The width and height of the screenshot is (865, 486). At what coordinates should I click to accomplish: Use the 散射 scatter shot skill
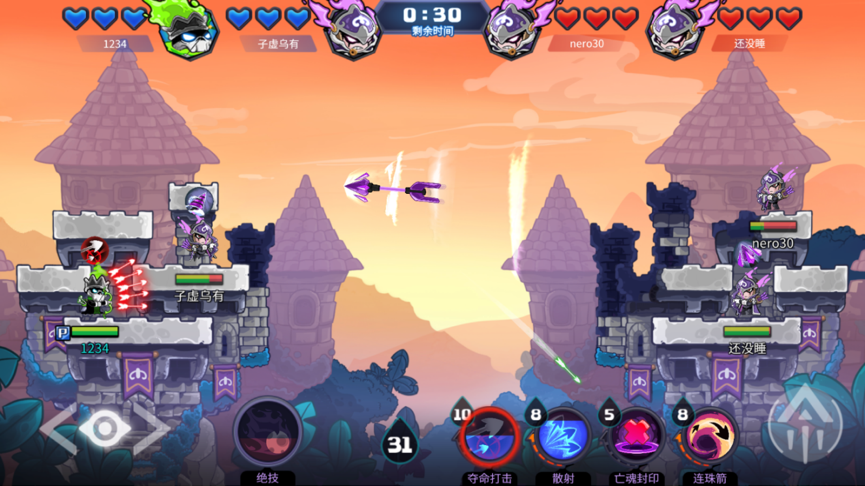(563, 438)
